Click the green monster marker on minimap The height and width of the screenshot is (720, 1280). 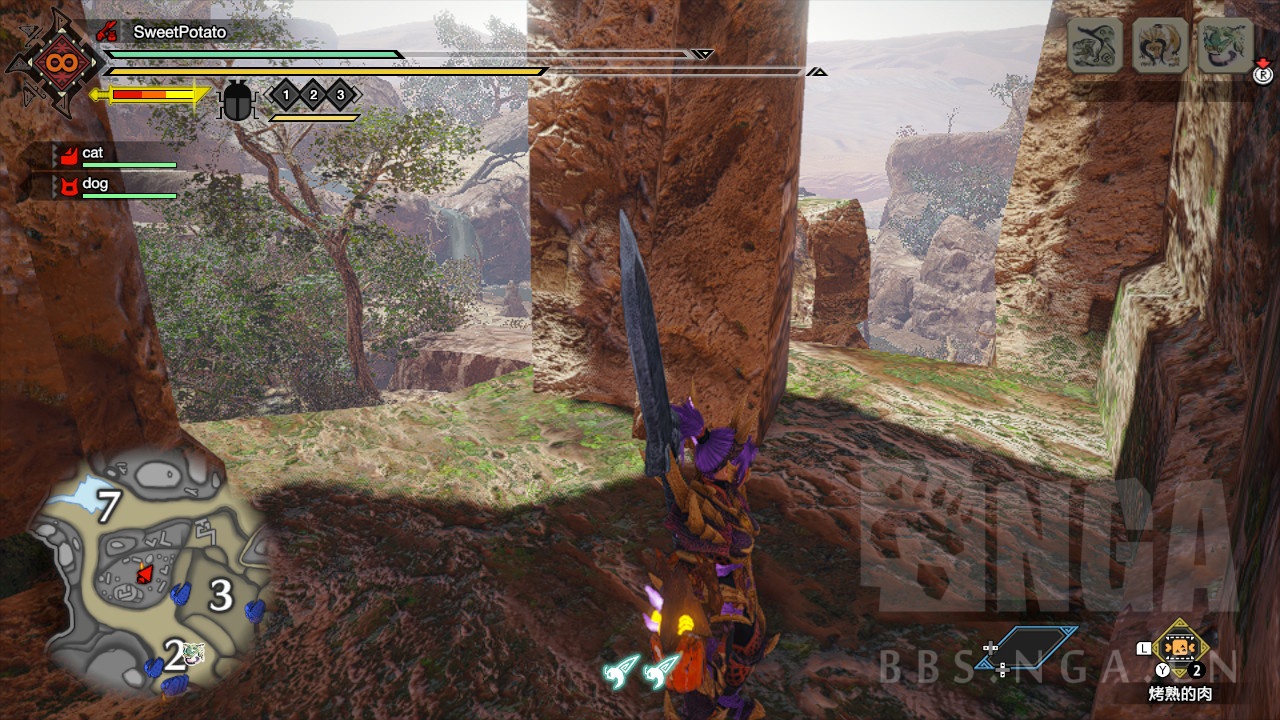[195, 653]
